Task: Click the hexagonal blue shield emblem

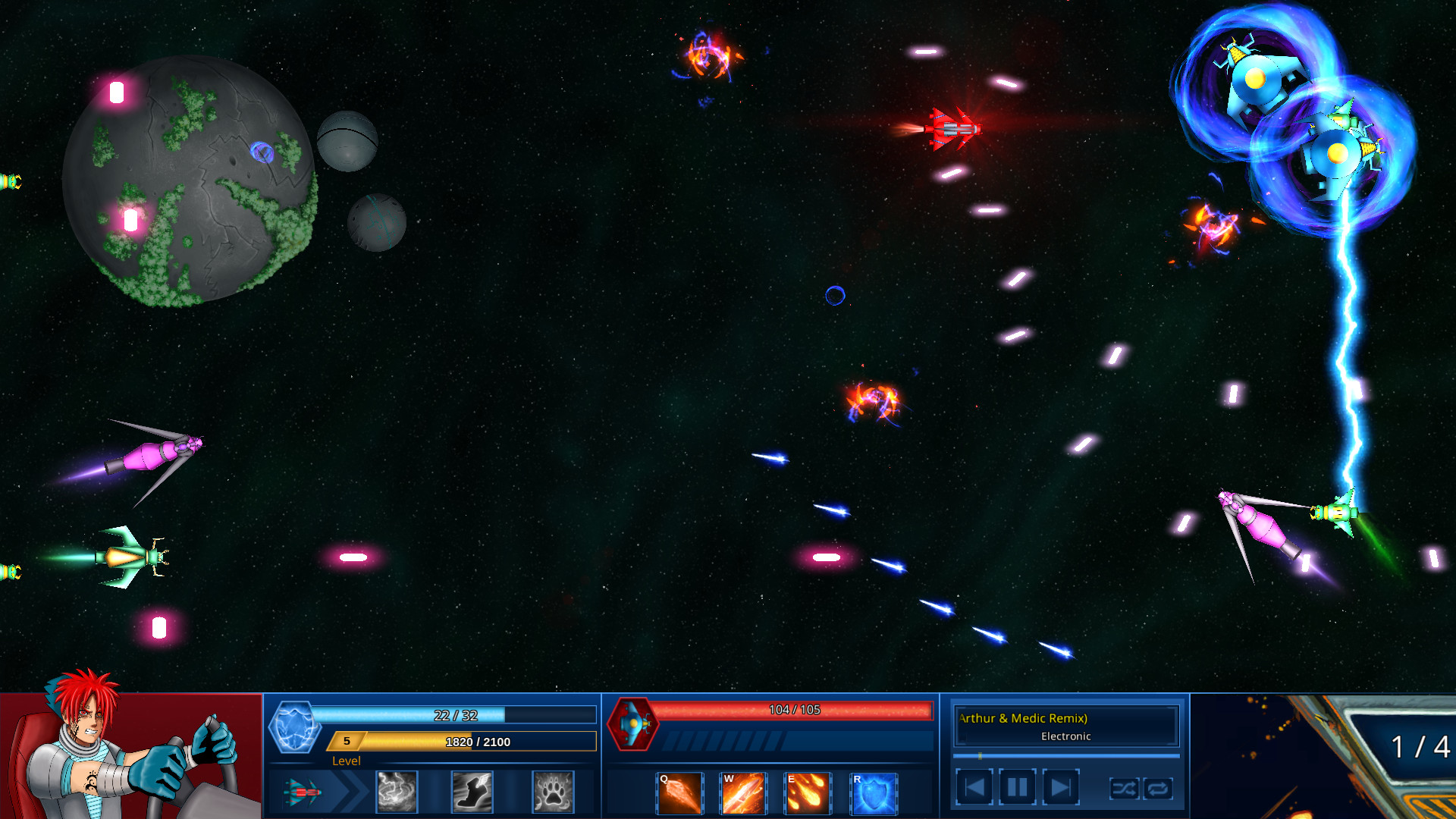Action: click(x=295, y=726)
